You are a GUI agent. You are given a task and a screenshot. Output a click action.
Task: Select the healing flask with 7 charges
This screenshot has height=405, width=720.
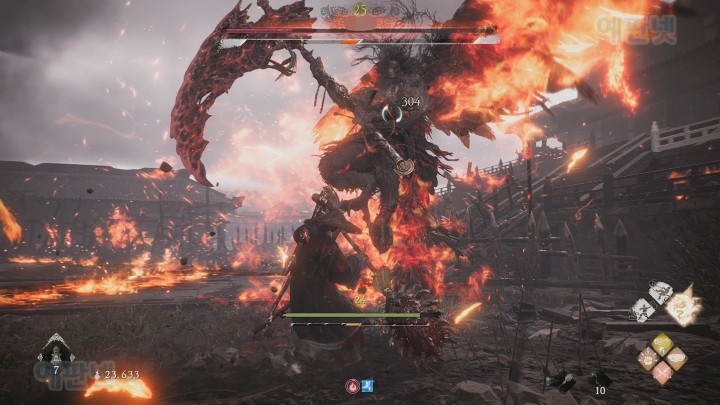coord(54,353)
